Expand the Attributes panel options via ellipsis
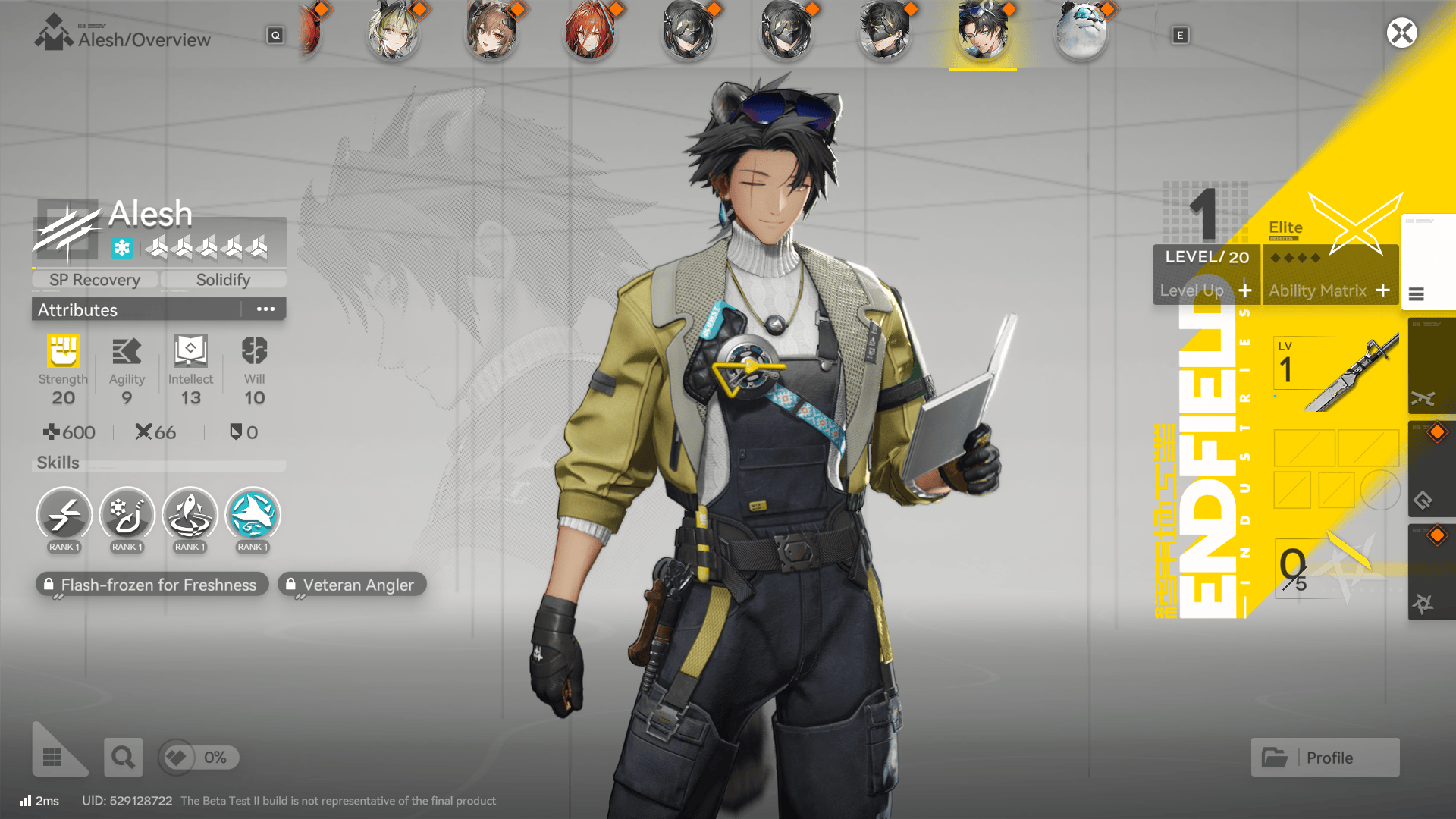The height and width of the screenshot is (819, 1456). pyautogui.click(x=265, y=308)
